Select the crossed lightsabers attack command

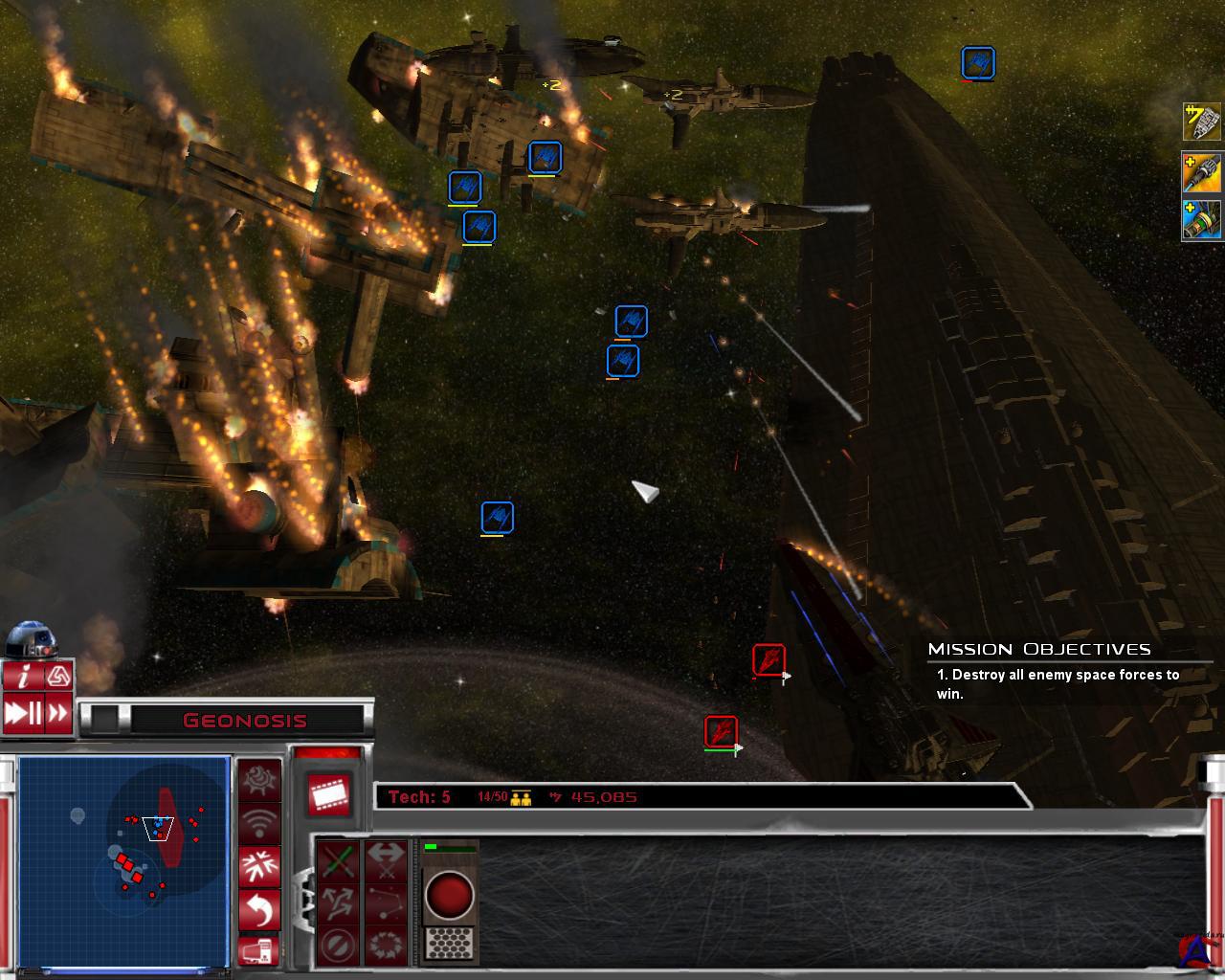click(x=338, y=861)
